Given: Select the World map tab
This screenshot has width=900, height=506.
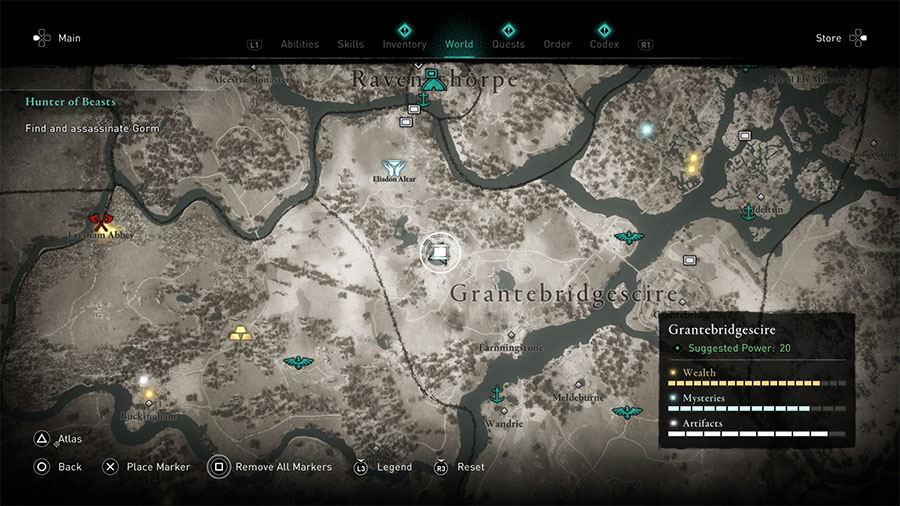Looking at the screenshot, I should (459, 44).
